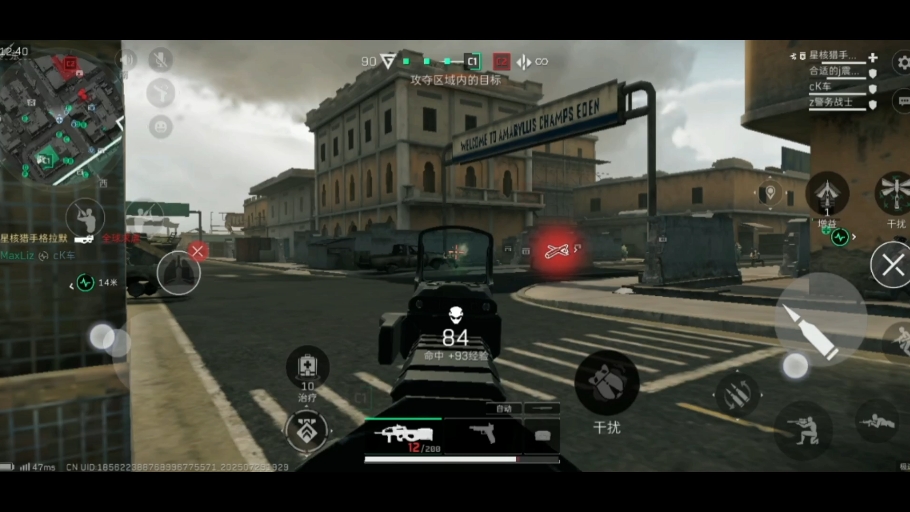Toggle the speaker voice icon
The height and width of the screenshot is (512, 910).
pyautogui.click(x=128, y=59)
